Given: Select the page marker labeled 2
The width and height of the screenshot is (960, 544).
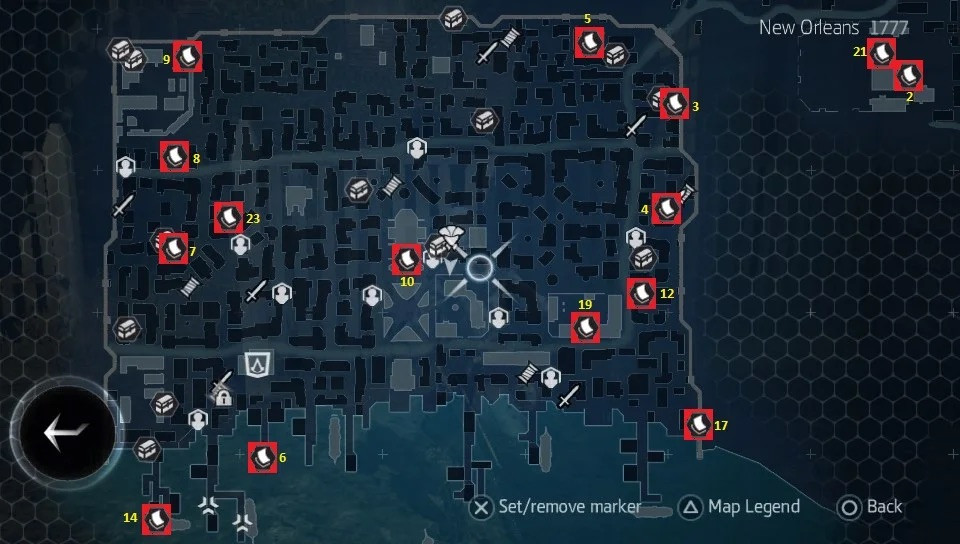Looking at the screenshot, I should point(908,76).
